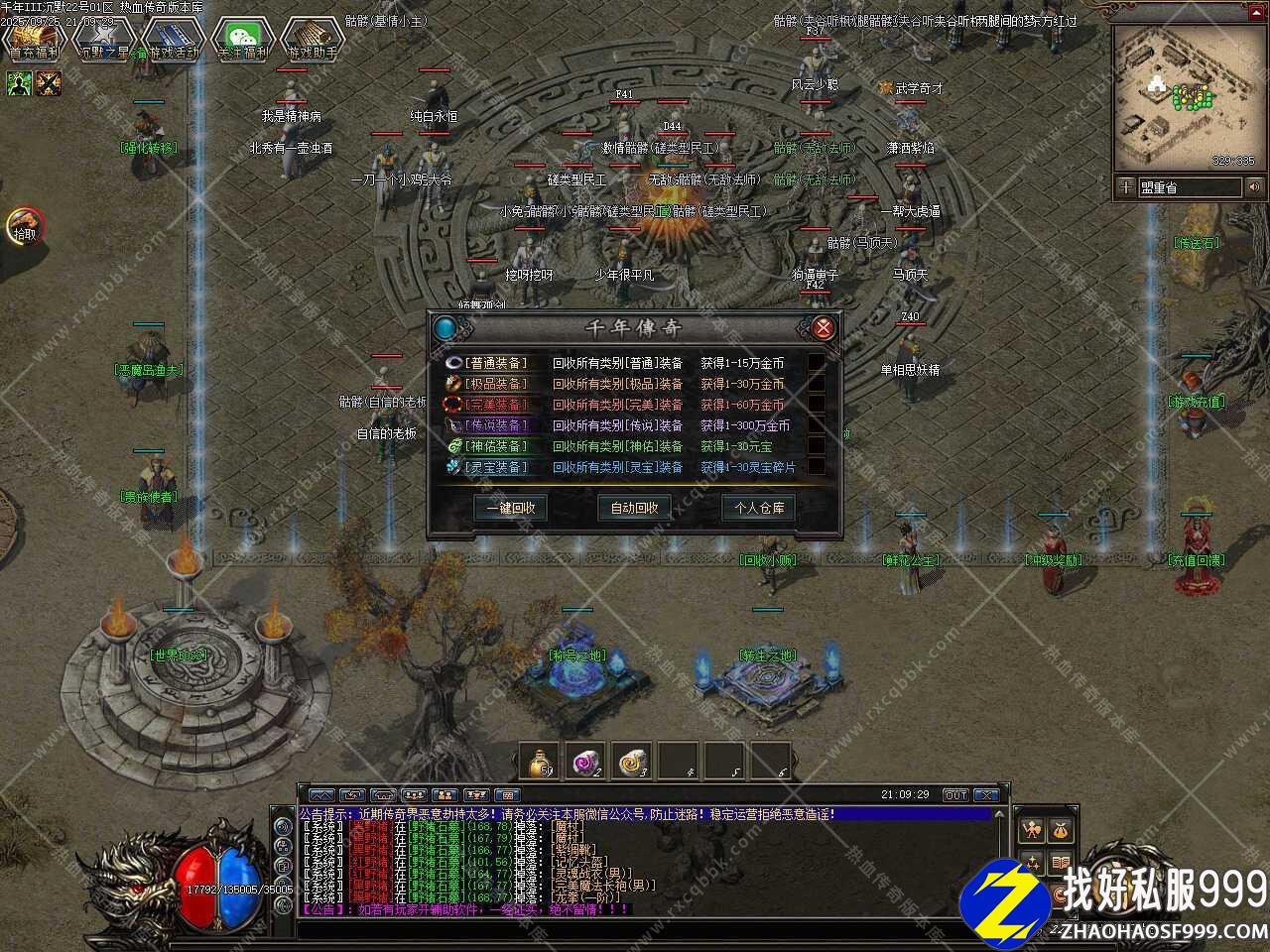Open the 沉默之星 menu
The height and width of the screenshot is (952, 1270).
[103, 40]
